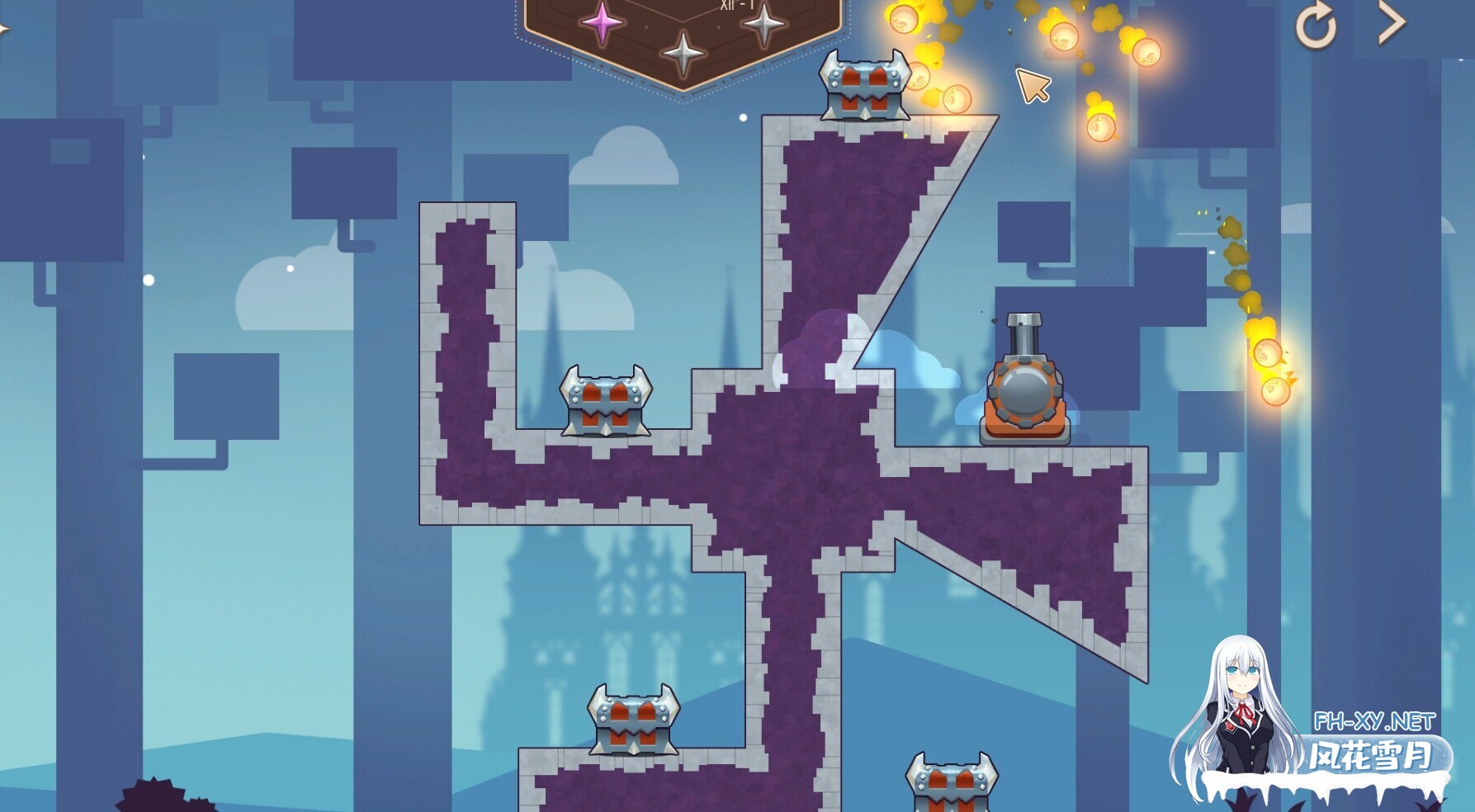Skip to the next level arrow

tap(1391, 24)
